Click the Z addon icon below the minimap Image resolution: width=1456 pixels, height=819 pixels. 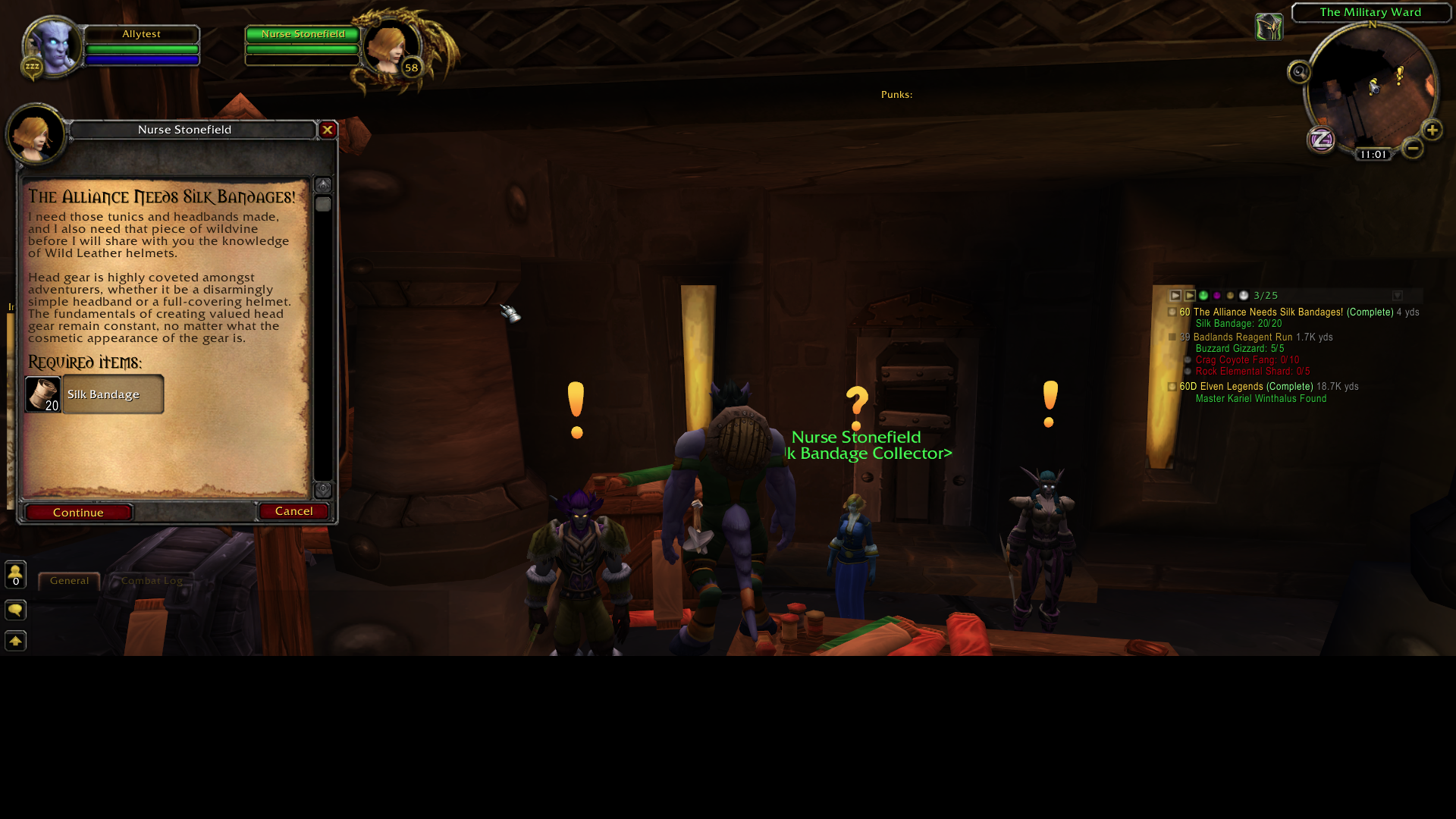[x=1321, y=140]
